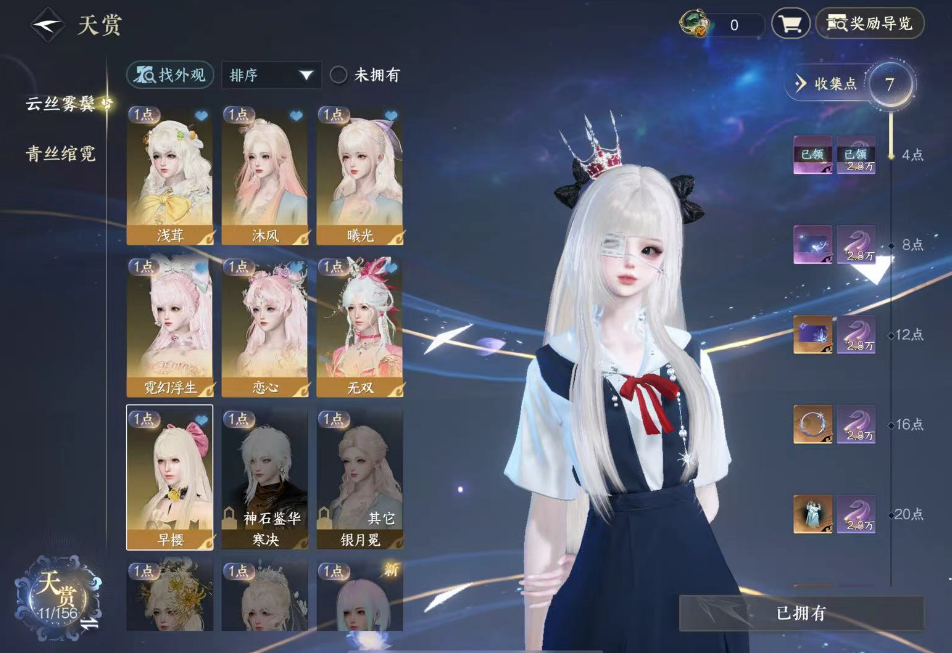Select the locked 寒决 hairstyle

pyautogui.click(x=264, y=477)
